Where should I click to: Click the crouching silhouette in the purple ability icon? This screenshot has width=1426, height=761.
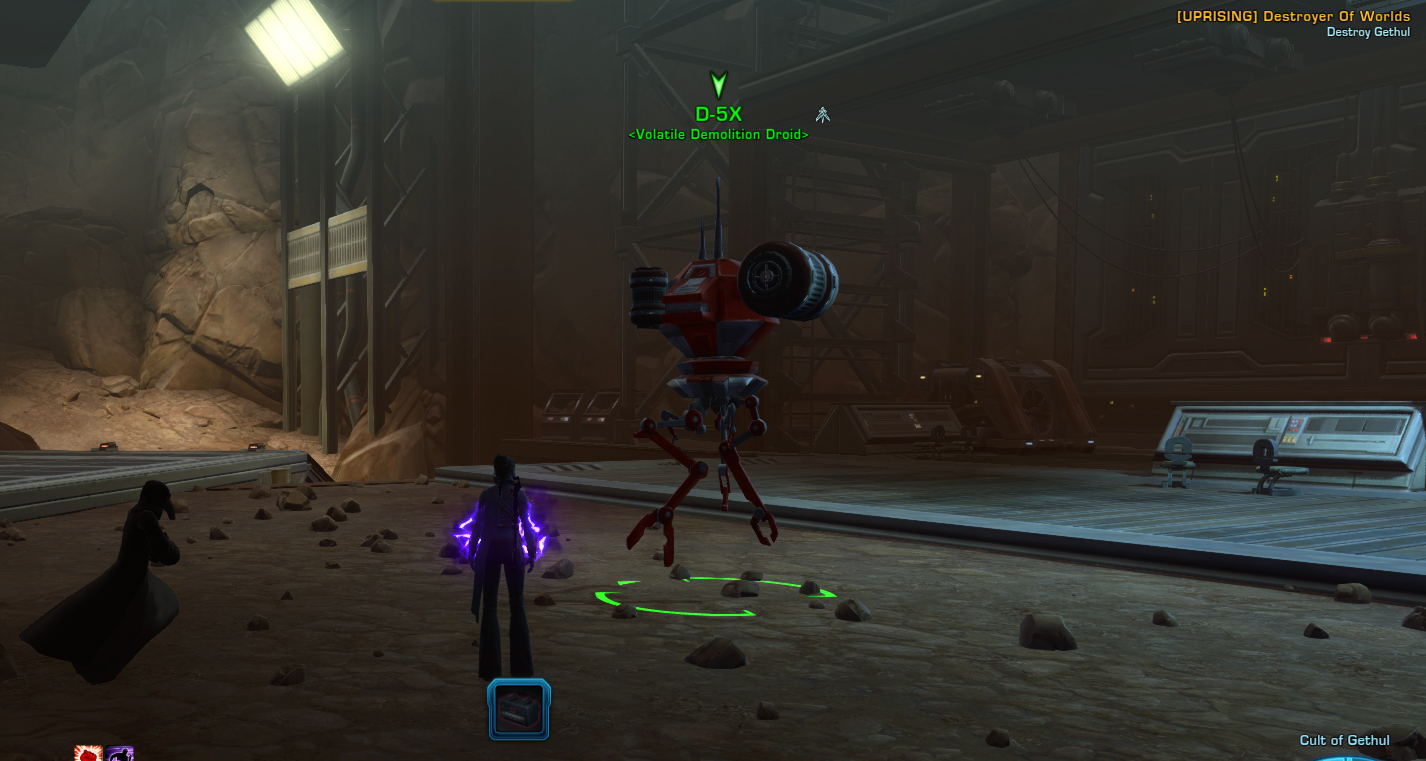click(x=123, y=755)
